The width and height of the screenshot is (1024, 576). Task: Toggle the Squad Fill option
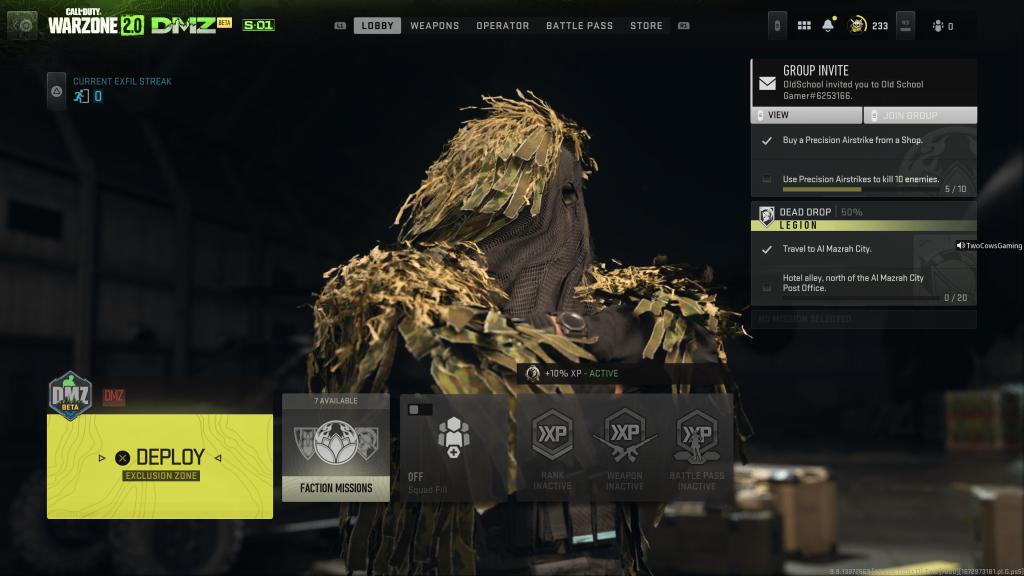point(453,447)
